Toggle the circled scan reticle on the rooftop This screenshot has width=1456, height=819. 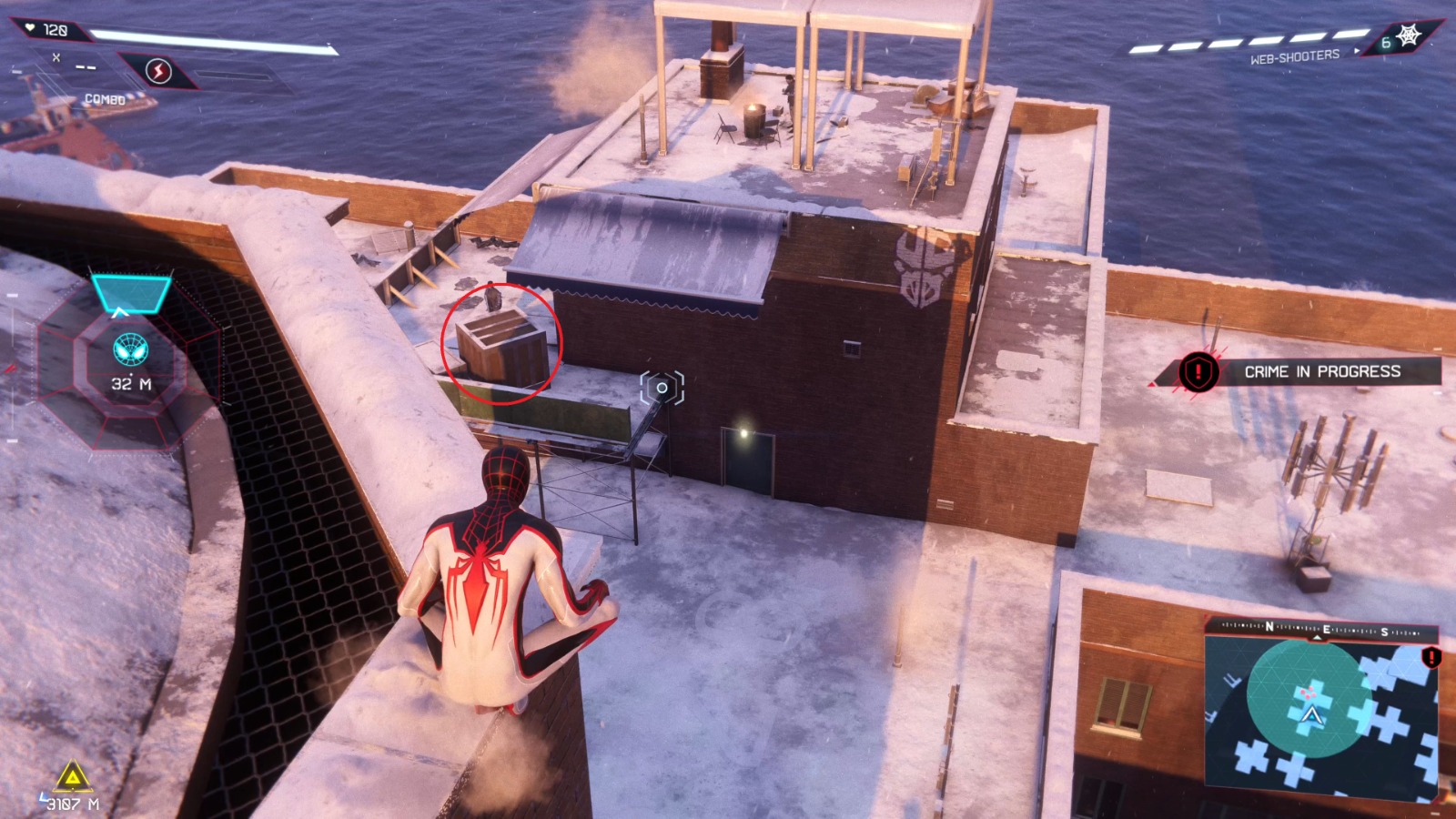662,386
